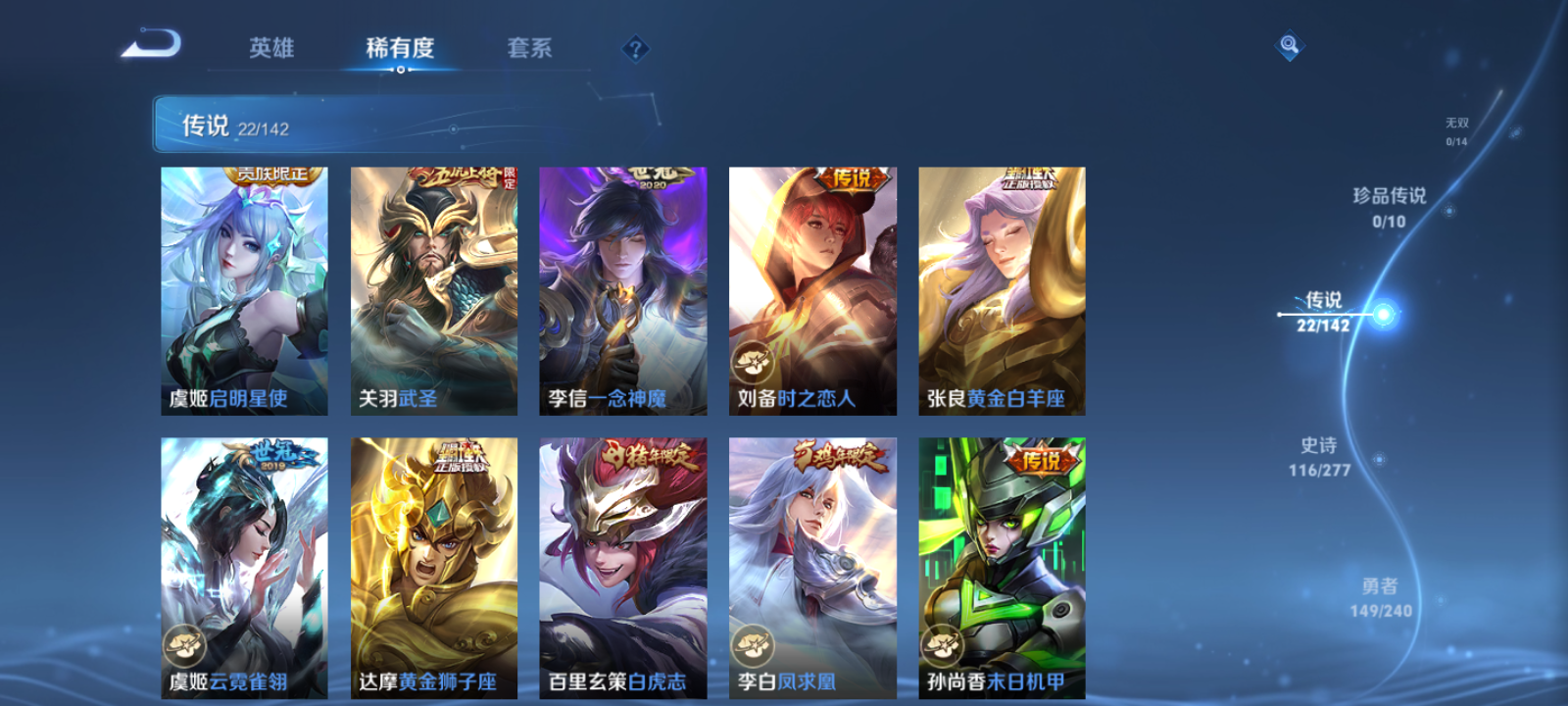Open the 张良黄金白羊座 skin card
The width and height of the screenshot is (1568, 706).
point(1002,289)
